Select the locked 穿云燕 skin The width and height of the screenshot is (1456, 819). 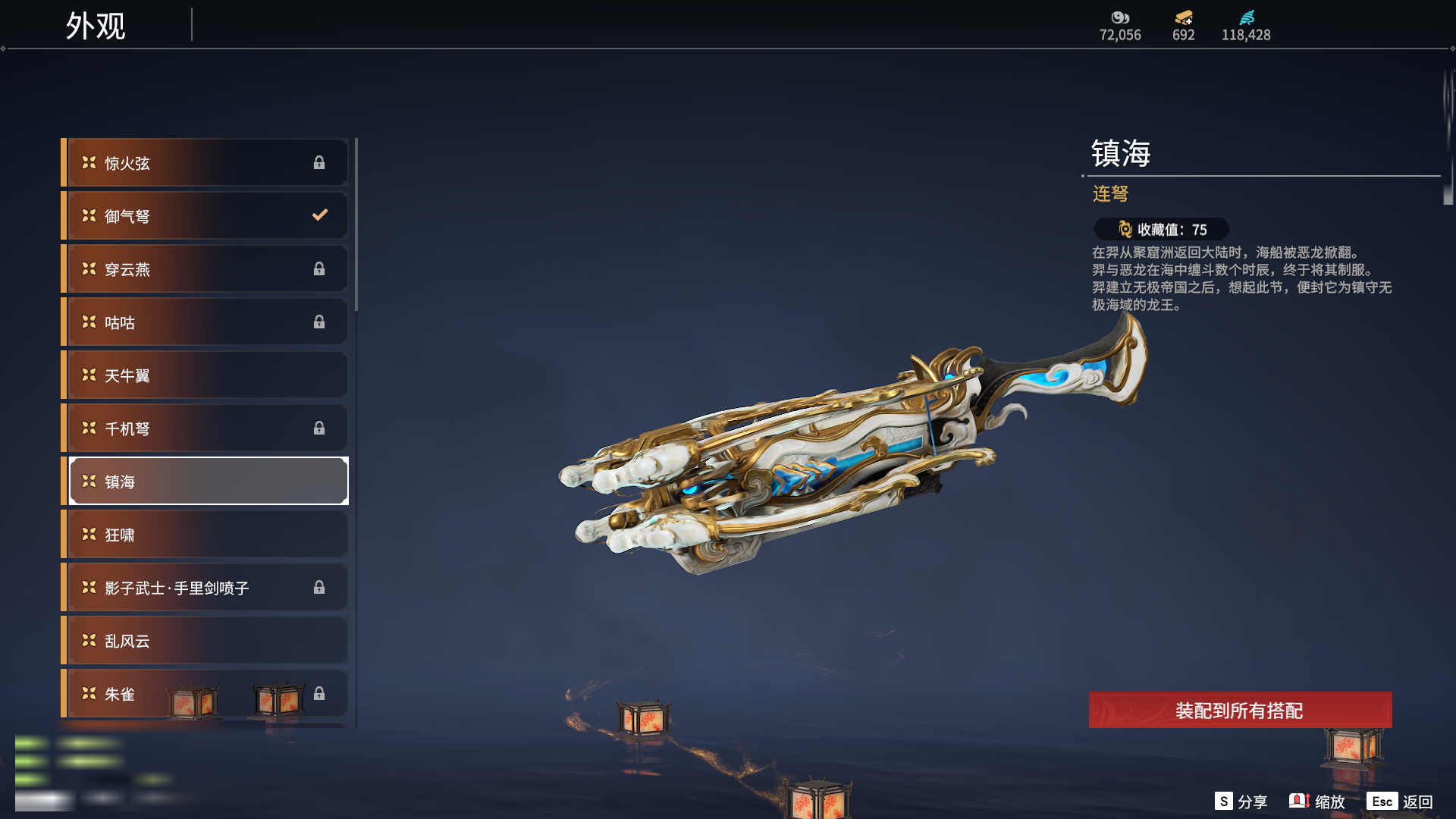[x=205, y=269]
